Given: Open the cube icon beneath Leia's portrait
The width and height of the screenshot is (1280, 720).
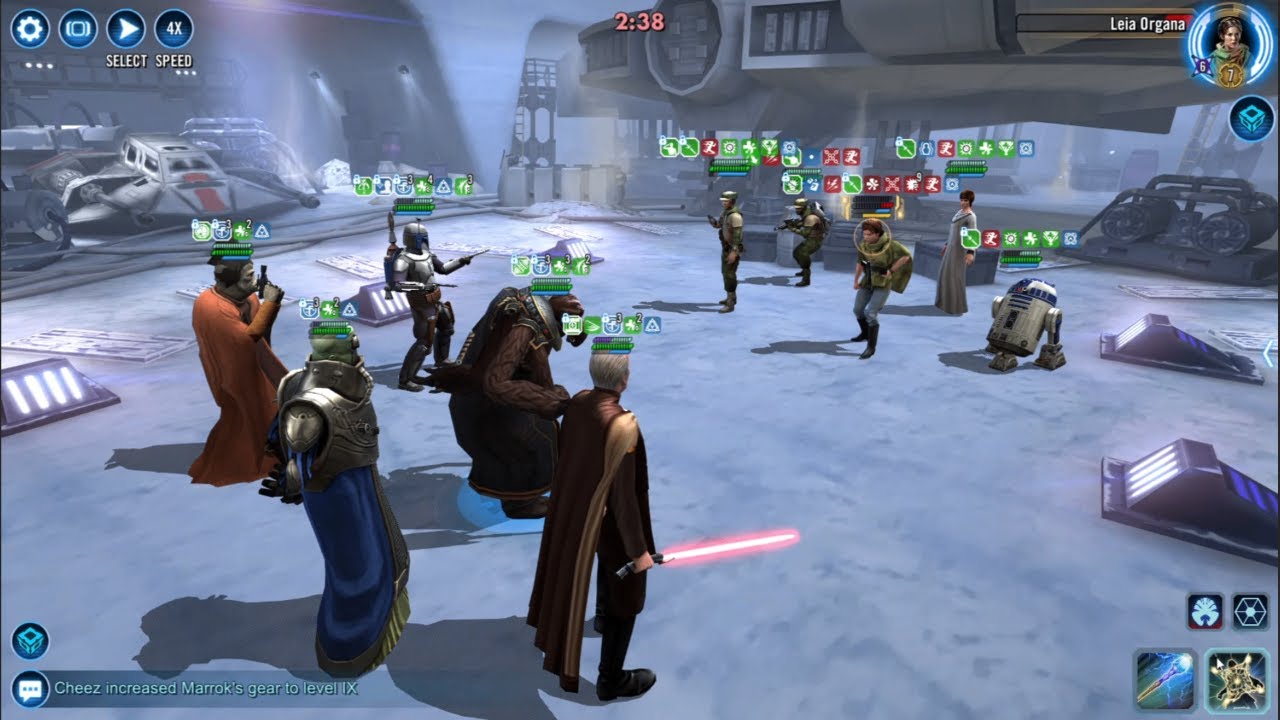Looking at the screenshot, I should click(x=1251, y=118).
